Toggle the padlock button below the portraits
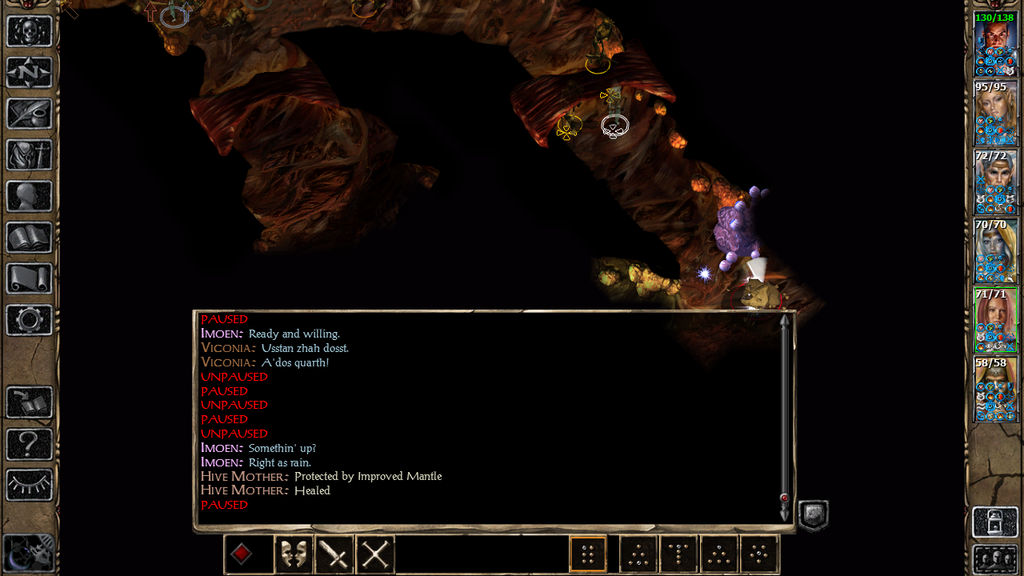The width and height of the screenshot is (1024, 576). (995, 521)
